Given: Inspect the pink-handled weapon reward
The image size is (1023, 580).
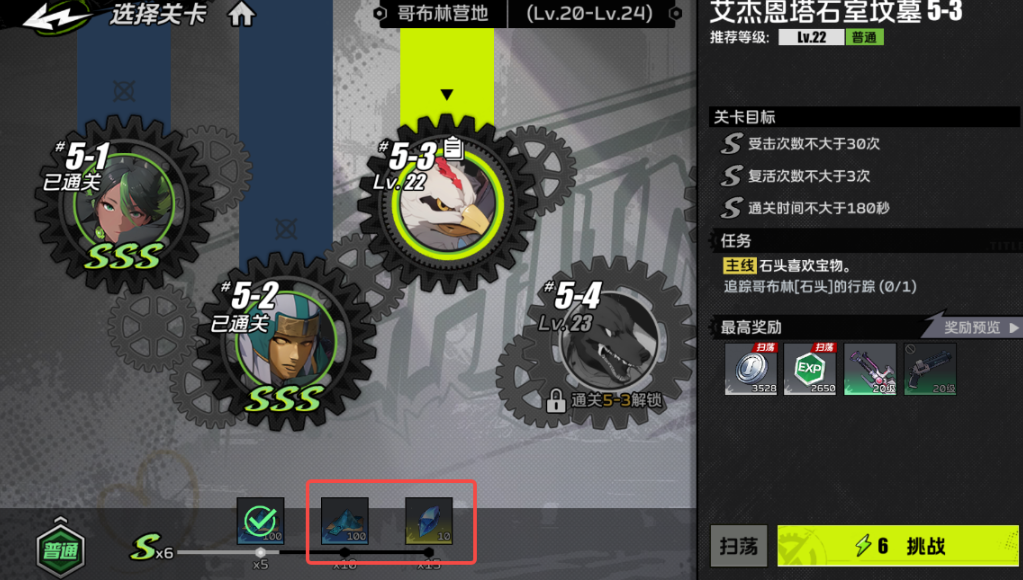Looking at the screenshot, I should (870, 369).
